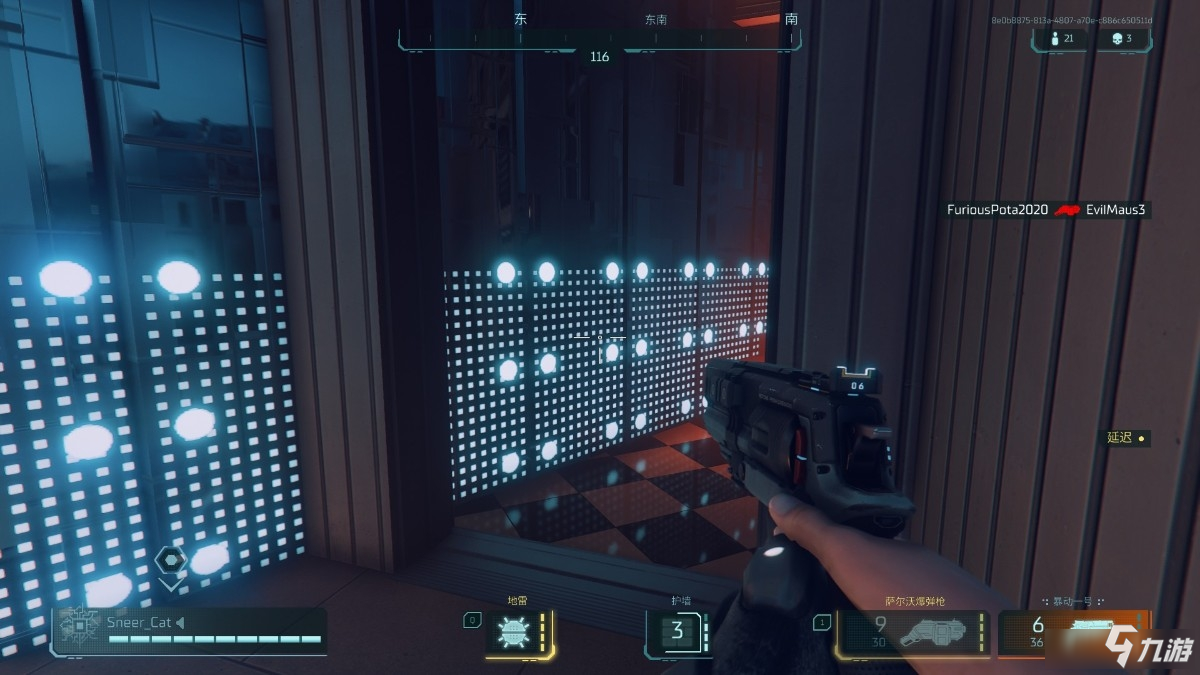
Task: Click the hexagon marker above the player panel
Action: pyautogui.click(x=170, y=560)
